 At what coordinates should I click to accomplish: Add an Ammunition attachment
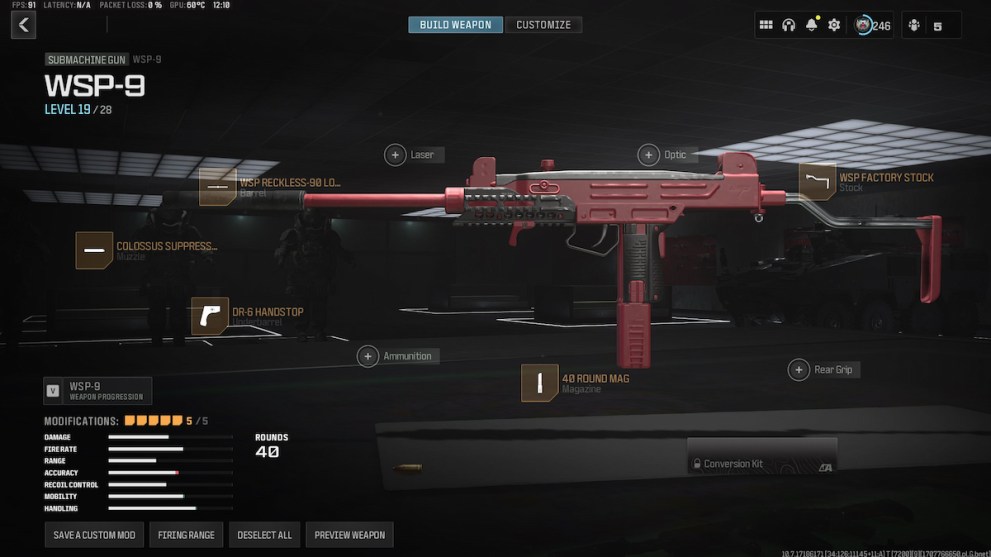369,356
